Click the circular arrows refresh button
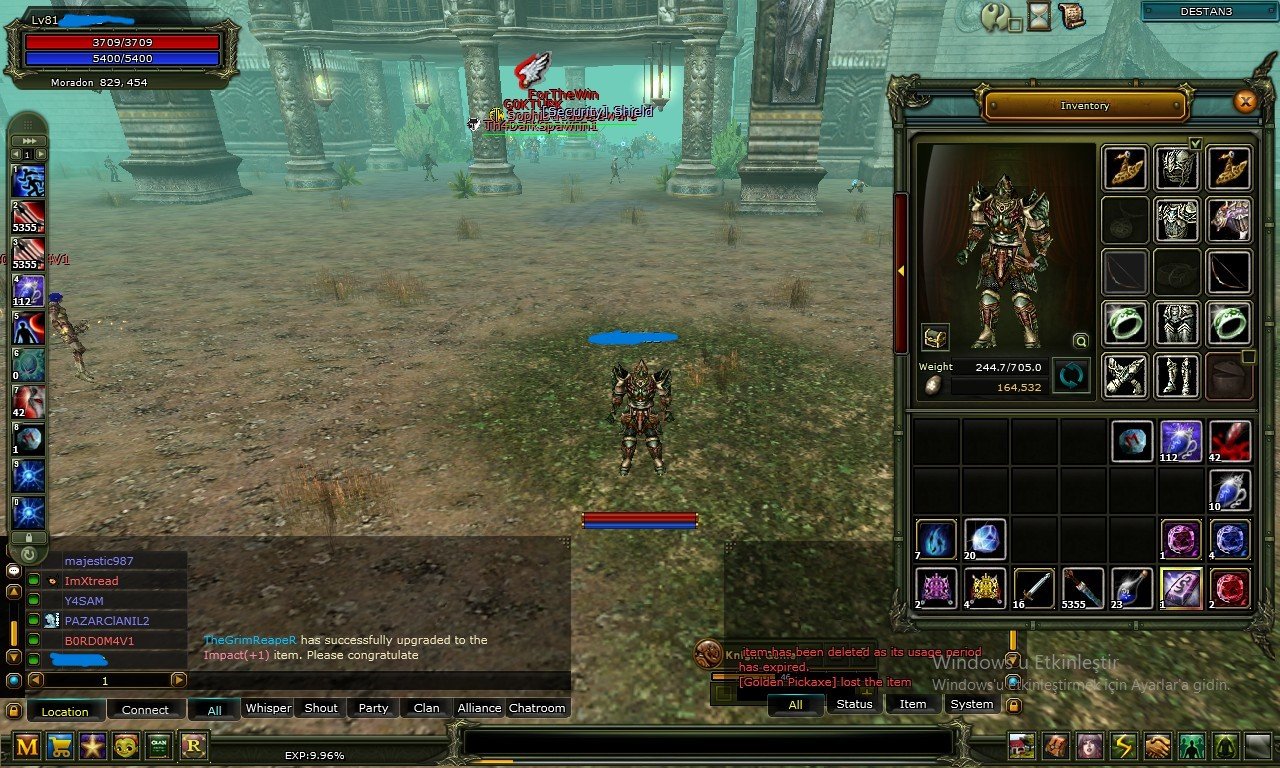The width and height of the screenshot is (1280, 768). tap(1071, 377)
